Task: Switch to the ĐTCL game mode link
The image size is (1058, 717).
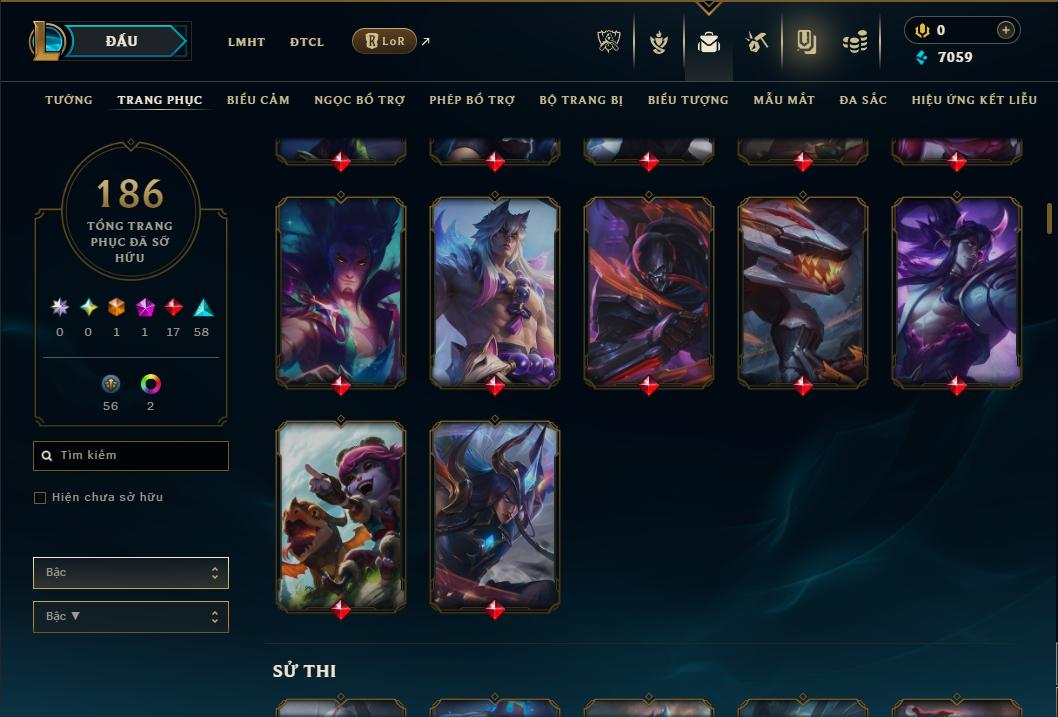Action: pyautogui.click(x=307, y=42)
